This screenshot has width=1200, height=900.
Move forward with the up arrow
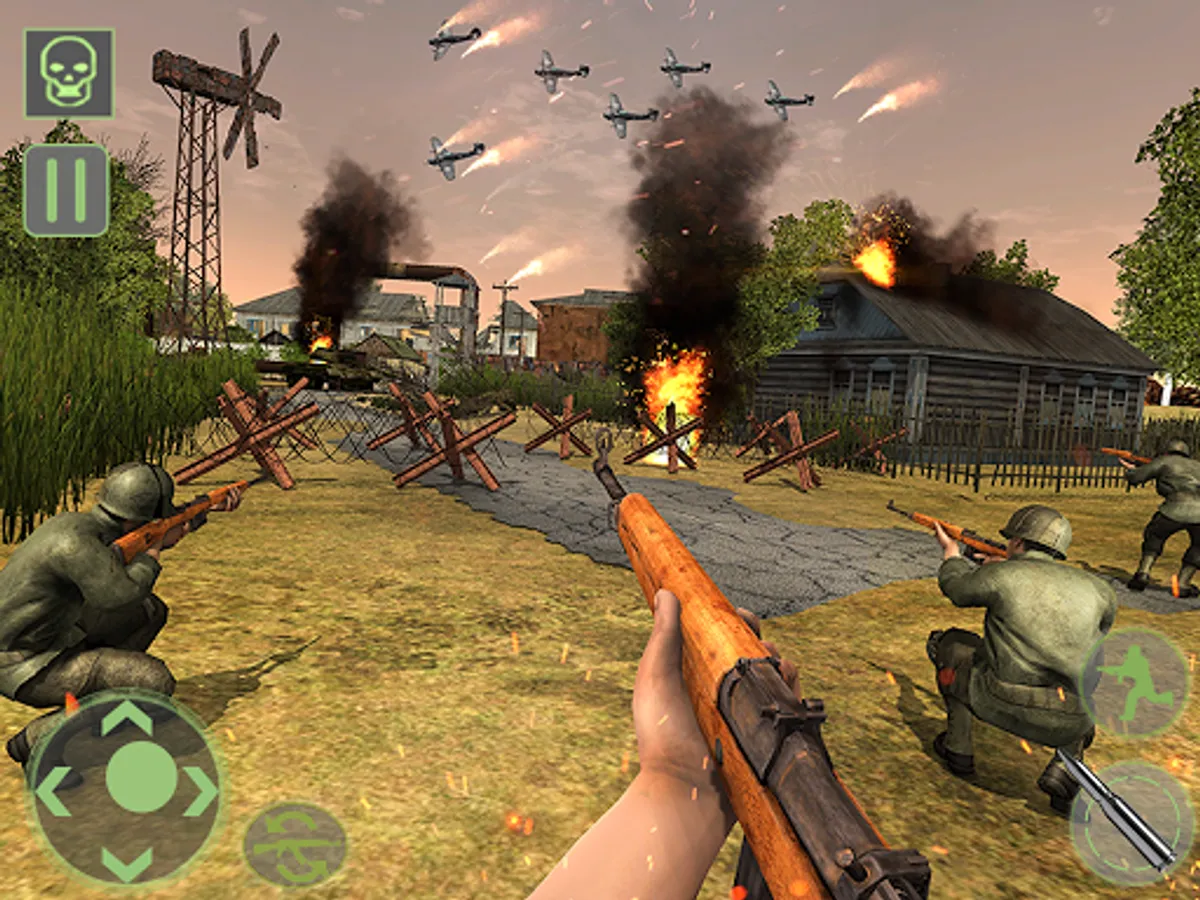(x=127, y=718)
